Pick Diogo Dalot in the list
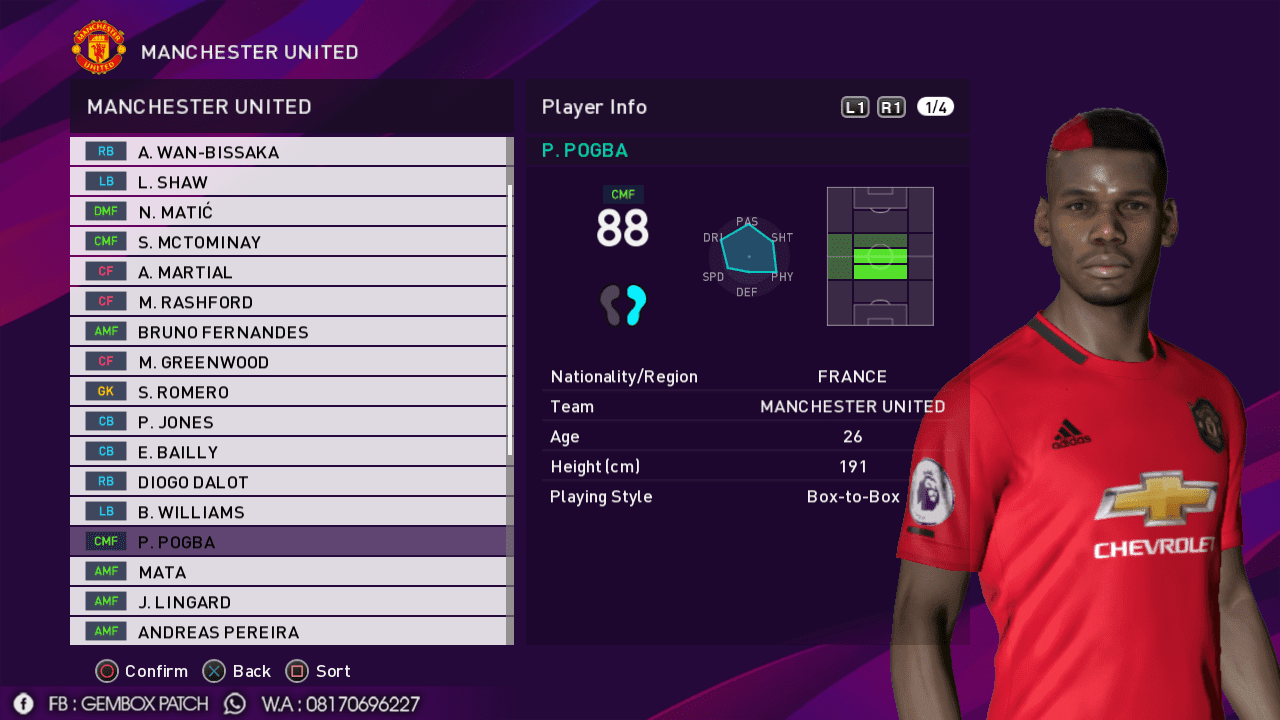 pos(290,482)
